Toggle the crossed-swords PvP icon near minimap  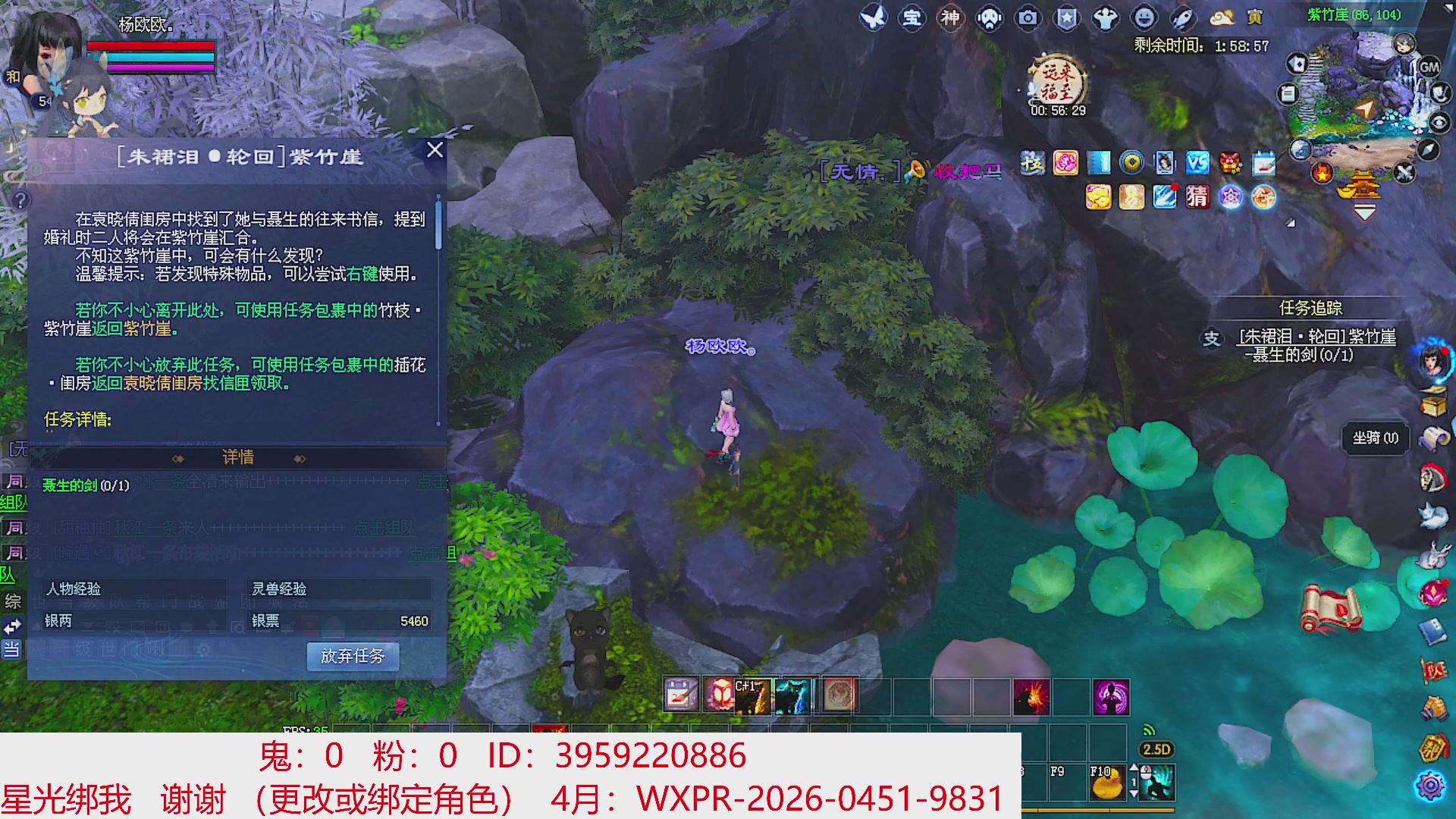(1404, 173)
